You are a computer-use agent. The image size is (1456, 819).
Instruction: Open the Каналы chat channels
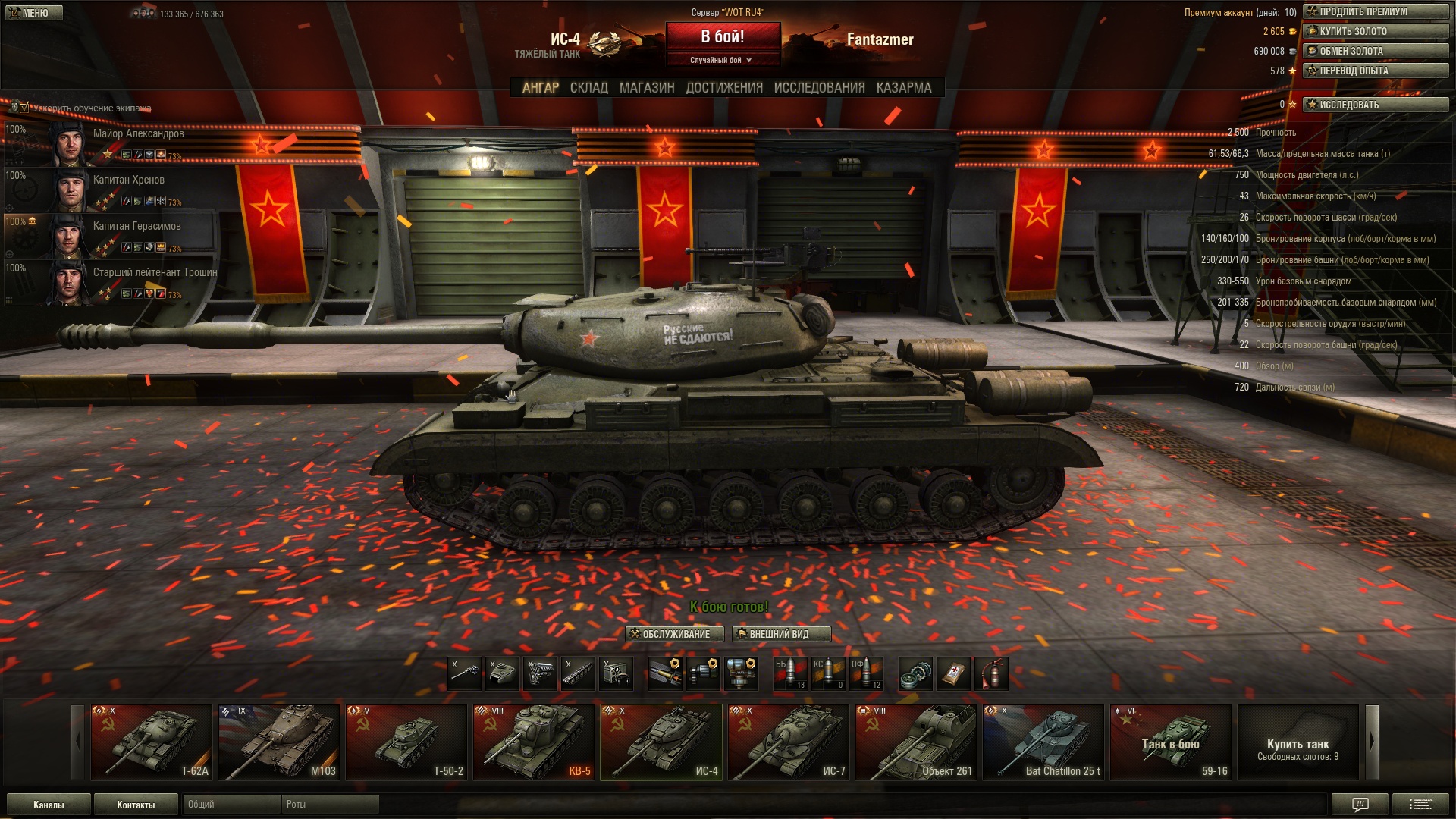tap(49, 805)
